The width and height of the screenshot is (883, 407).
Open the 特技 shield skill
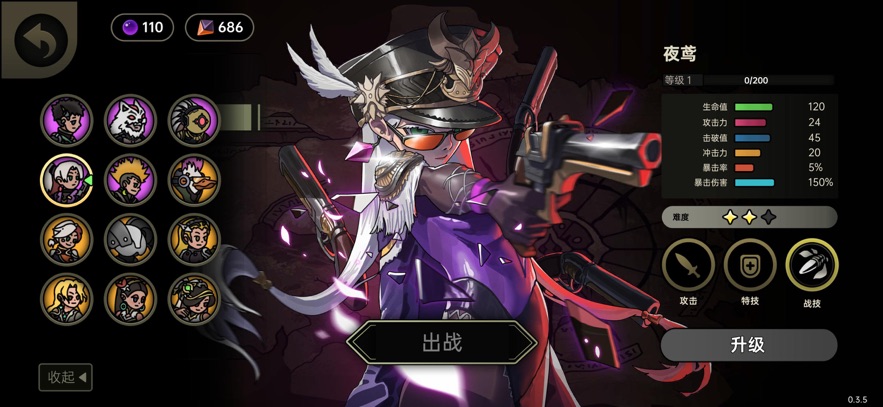[749, 265]
